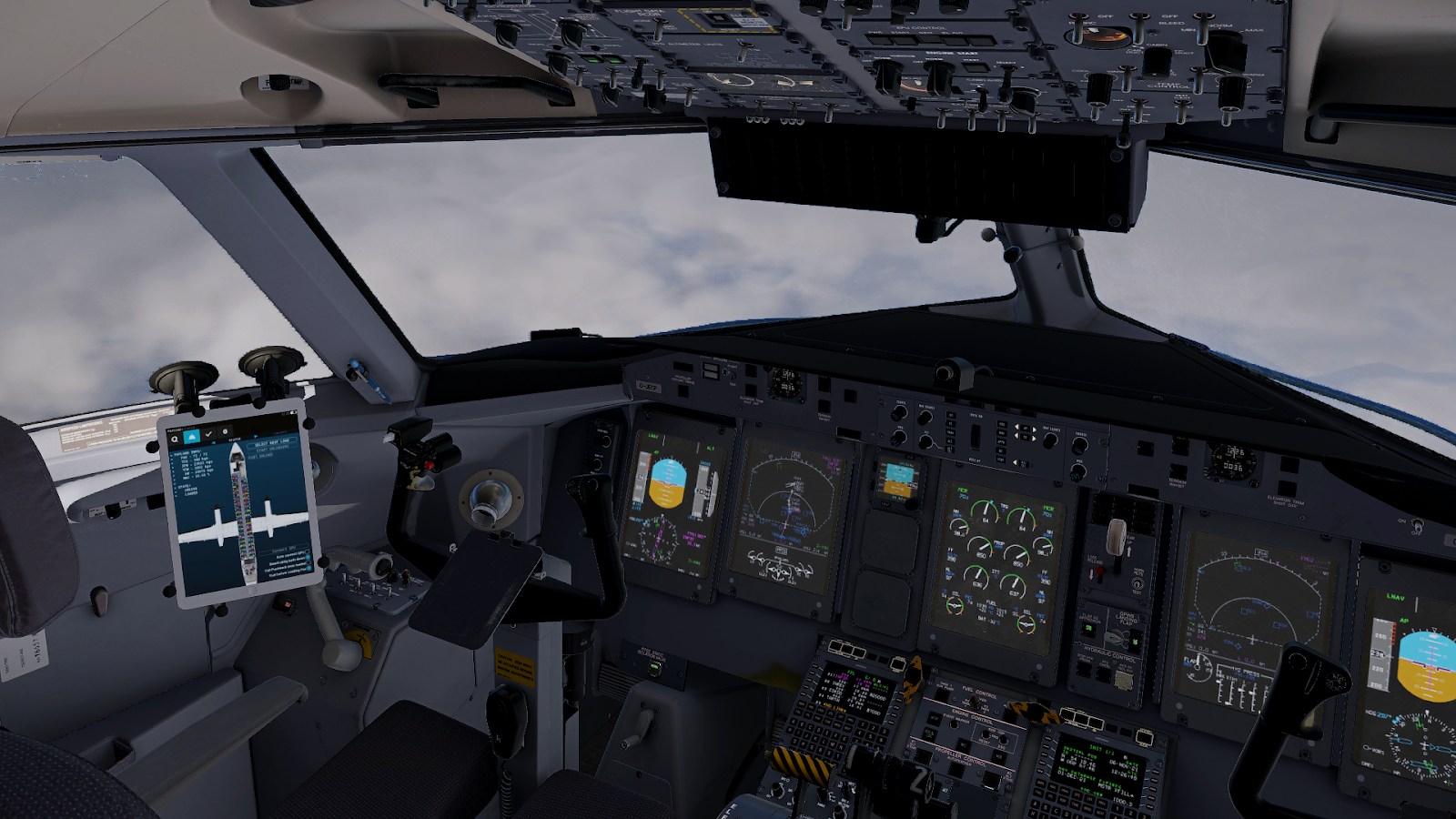Start unloading via the START UNLOADING button
This screenshot has width=1456, height=819.
click(x=273, y=449)
